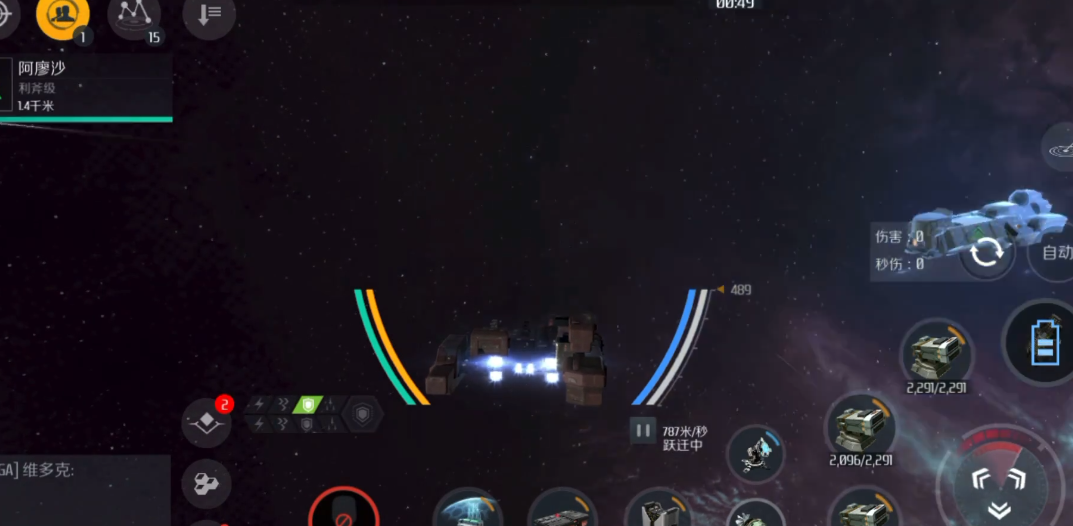Activate the planet shield module icon
The image size is (1073, 526).
pyautogui.click(x=467, y=510)
